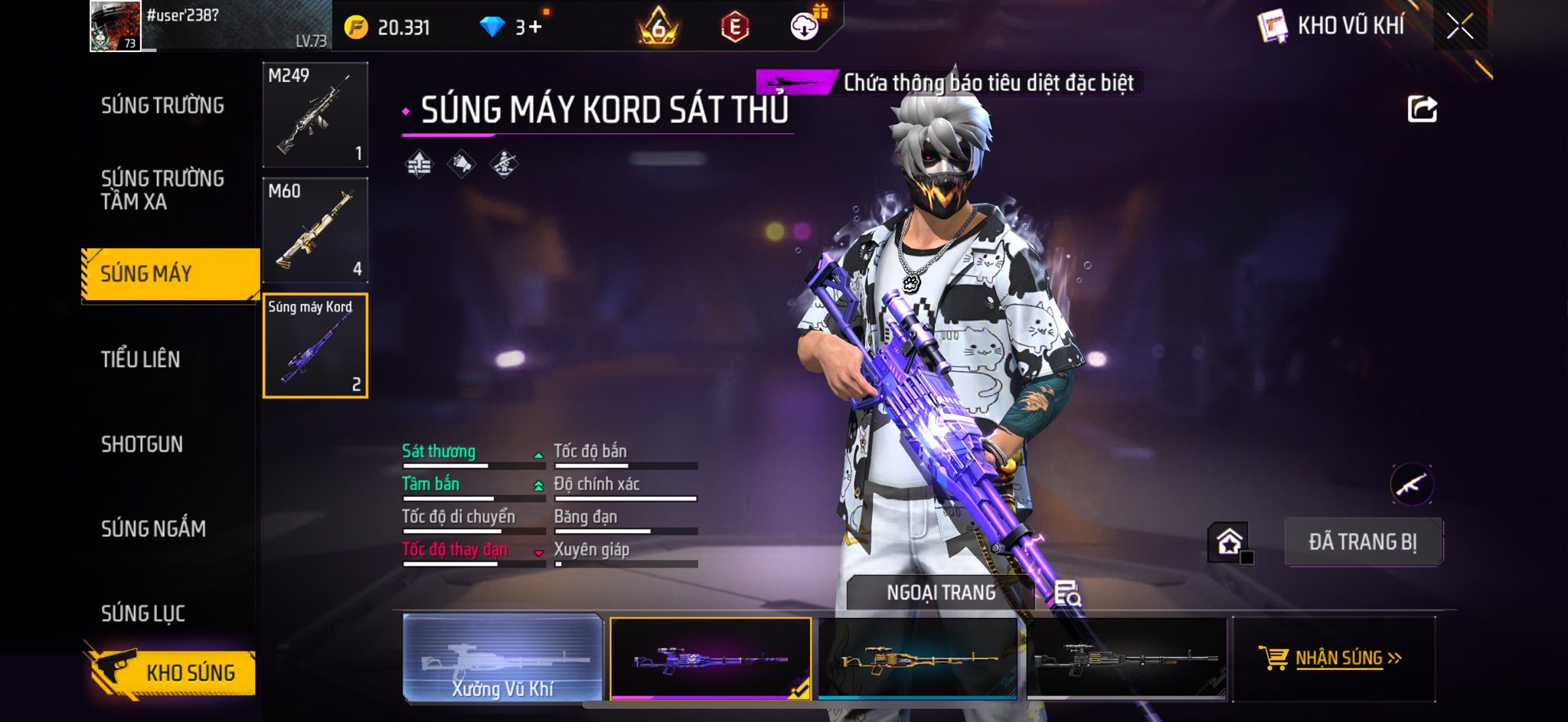Open the Súng Trường Tầm Xa category

point(162,190)
